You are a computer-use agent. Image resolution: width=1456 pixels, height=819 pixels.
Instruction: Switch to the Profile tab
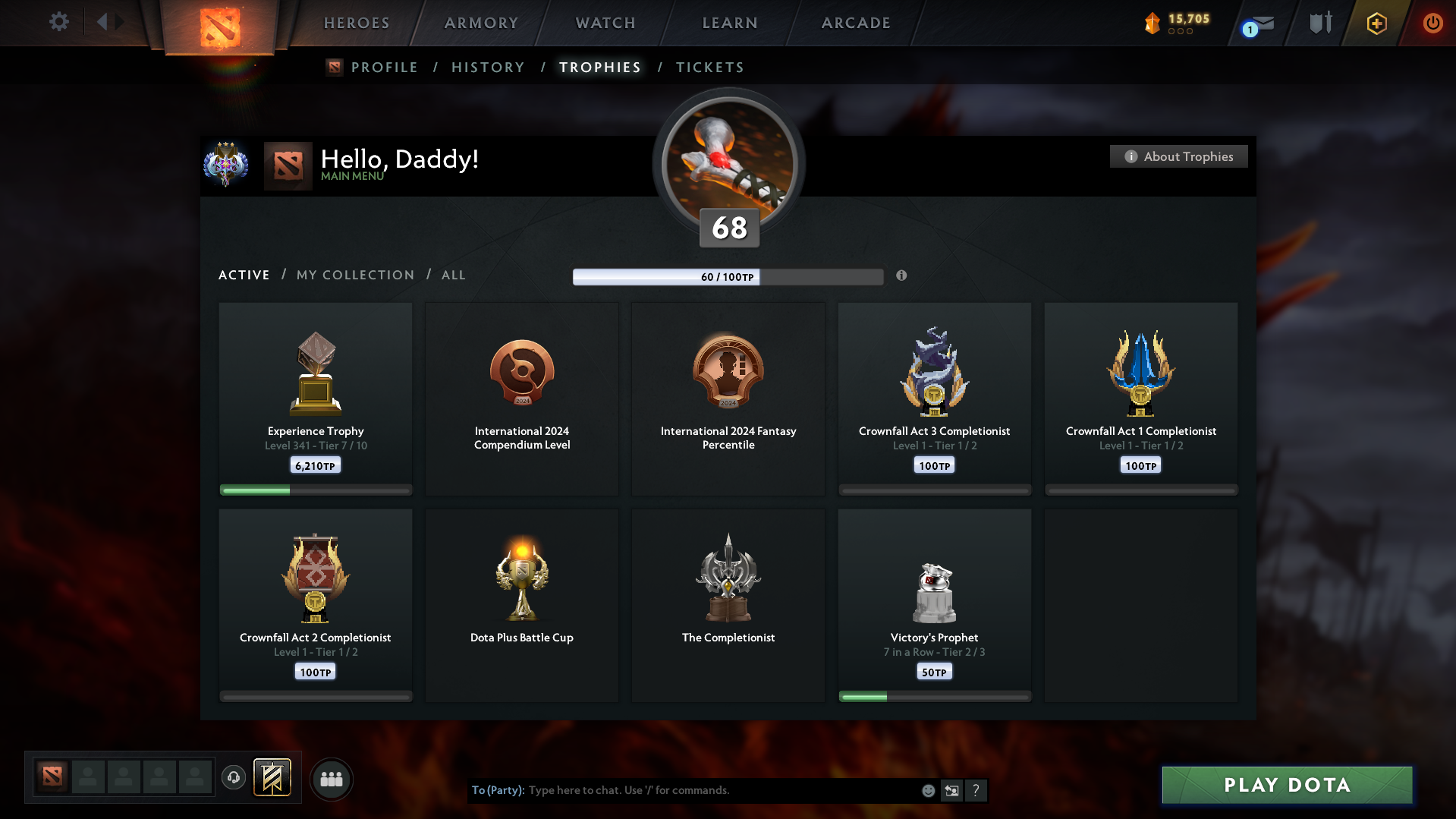point(384,68)
